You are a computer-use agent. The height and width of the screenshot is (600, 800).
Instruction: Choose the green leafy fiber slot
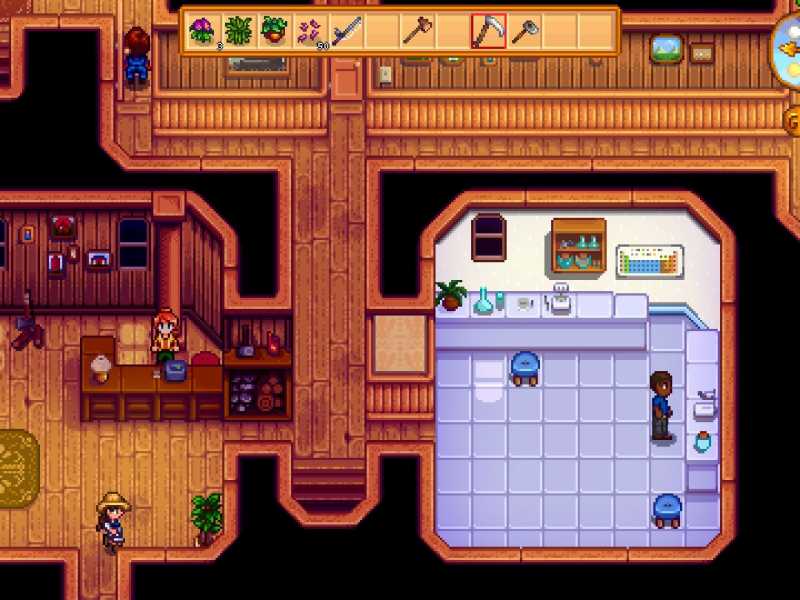click(238, 31)
